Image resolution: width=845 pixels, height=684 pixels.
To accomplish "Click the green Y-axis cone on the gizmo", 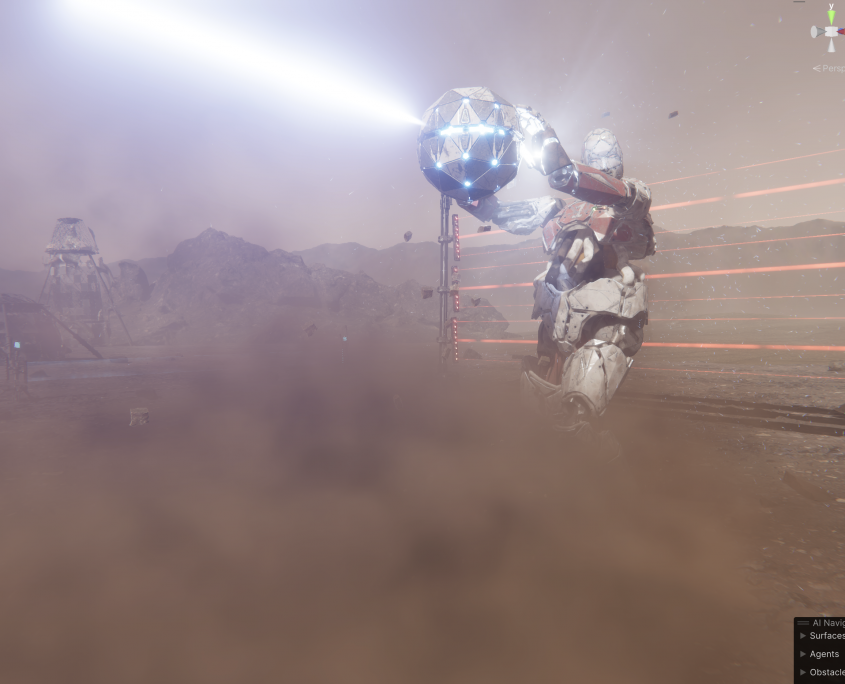I will coord(829,15).
